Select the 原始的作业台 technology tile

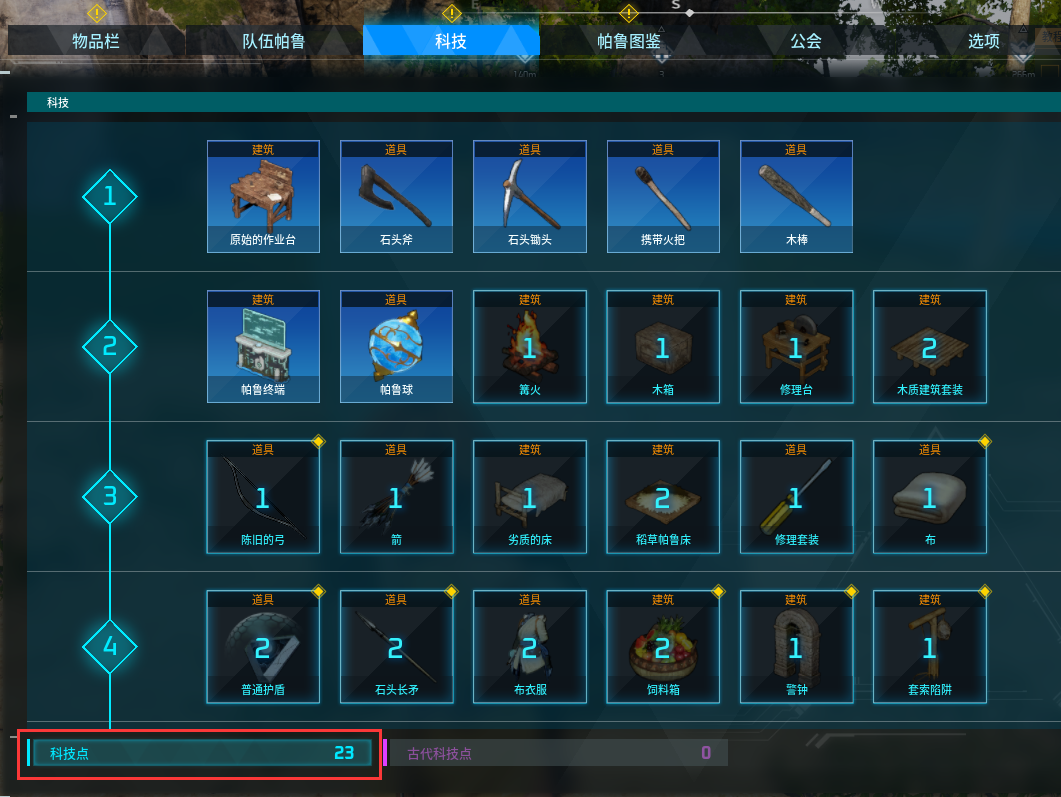click(x=263, y=196)
